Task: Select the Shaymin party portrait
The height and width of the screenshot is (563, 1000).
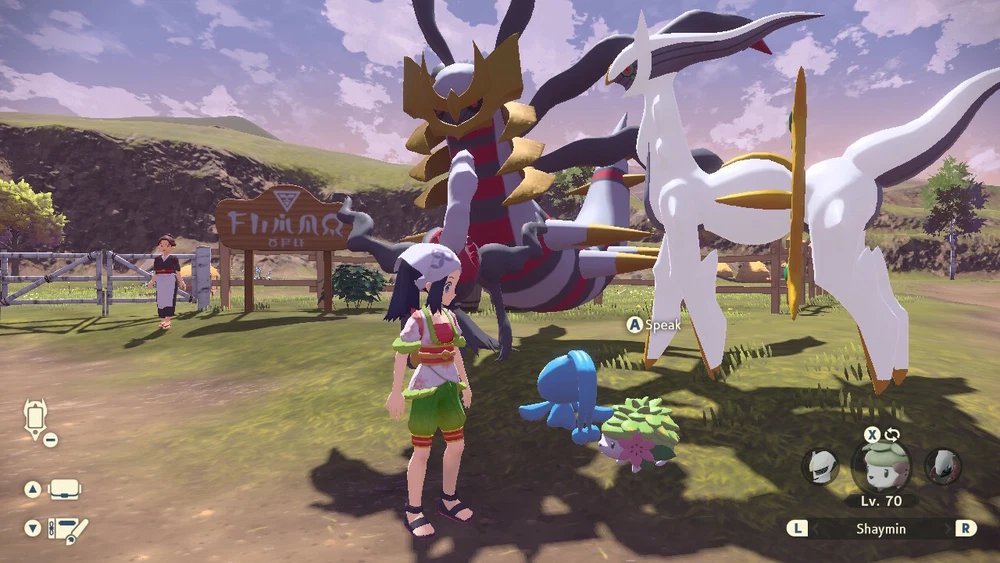Action: point(881,466)
